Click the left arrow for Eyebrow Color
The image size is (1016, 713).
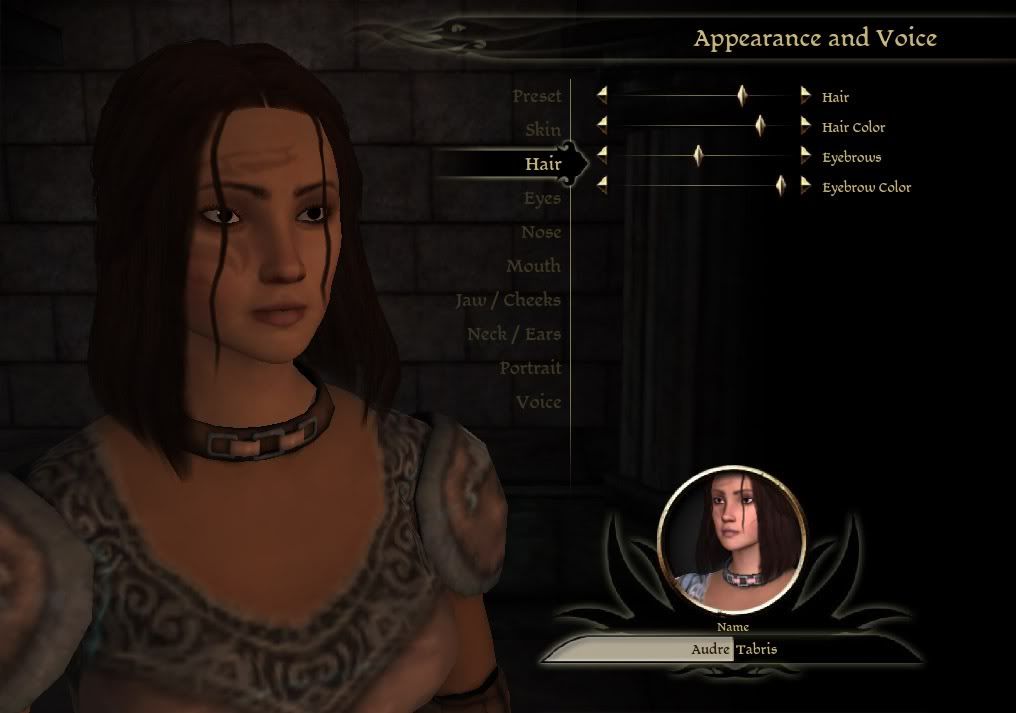(x=602, y=186)
